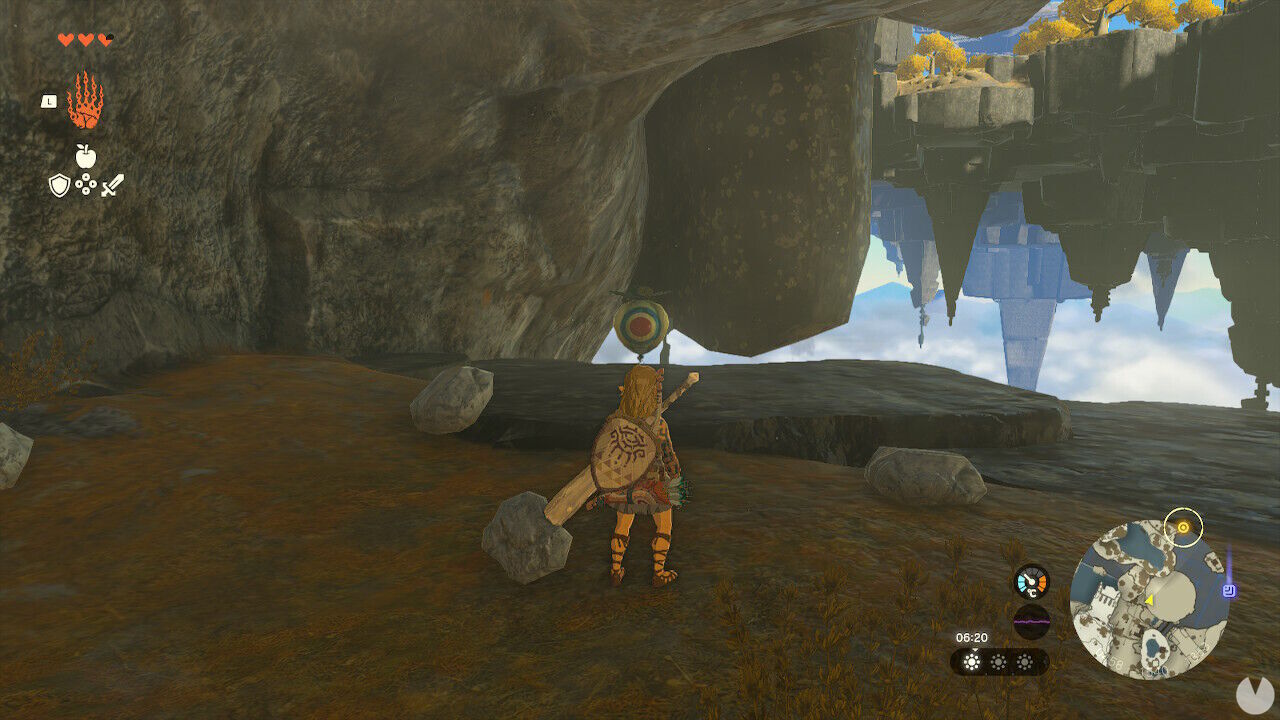This screenshot has height=720, width=1280.
Task: Click the yellow shrine sensor marker on minimap
Action: [1183, 525]
